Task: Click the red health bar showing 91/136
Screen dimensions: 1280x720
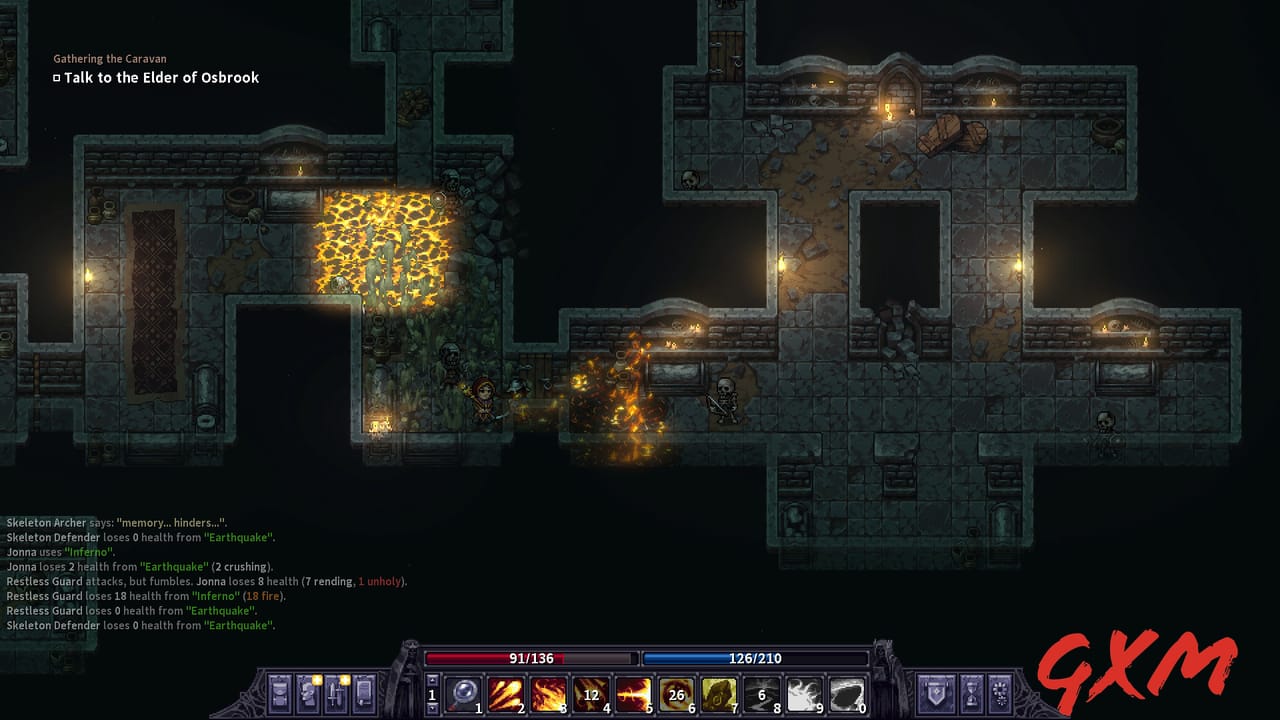Action: point(532,658)
